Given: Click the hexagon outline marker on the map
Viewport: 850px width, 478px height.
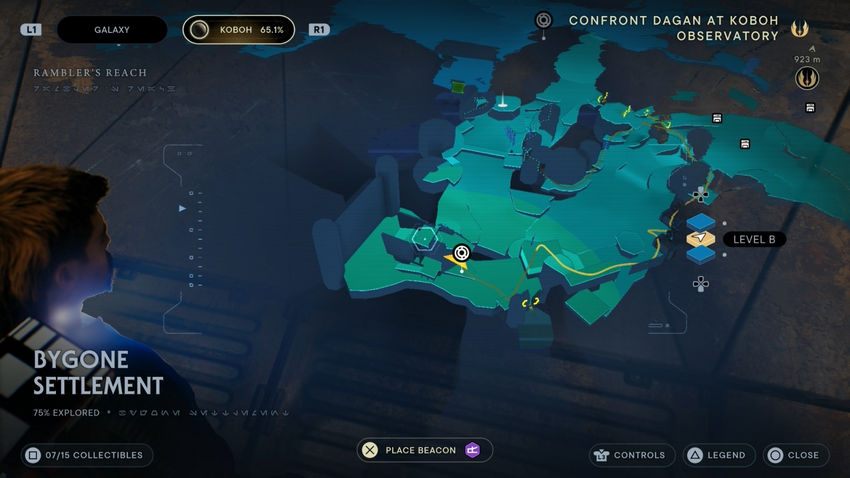Looking at the screenshot, I should click(x=422, y=236).
